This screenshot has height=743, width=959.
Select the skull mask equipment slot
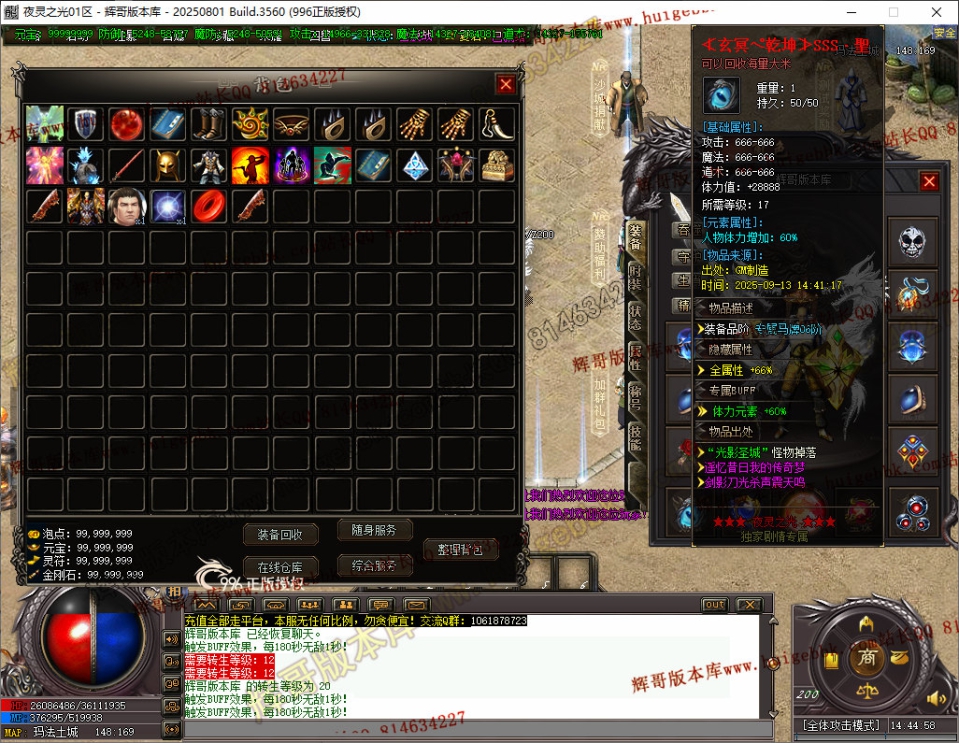coord(912,241)
